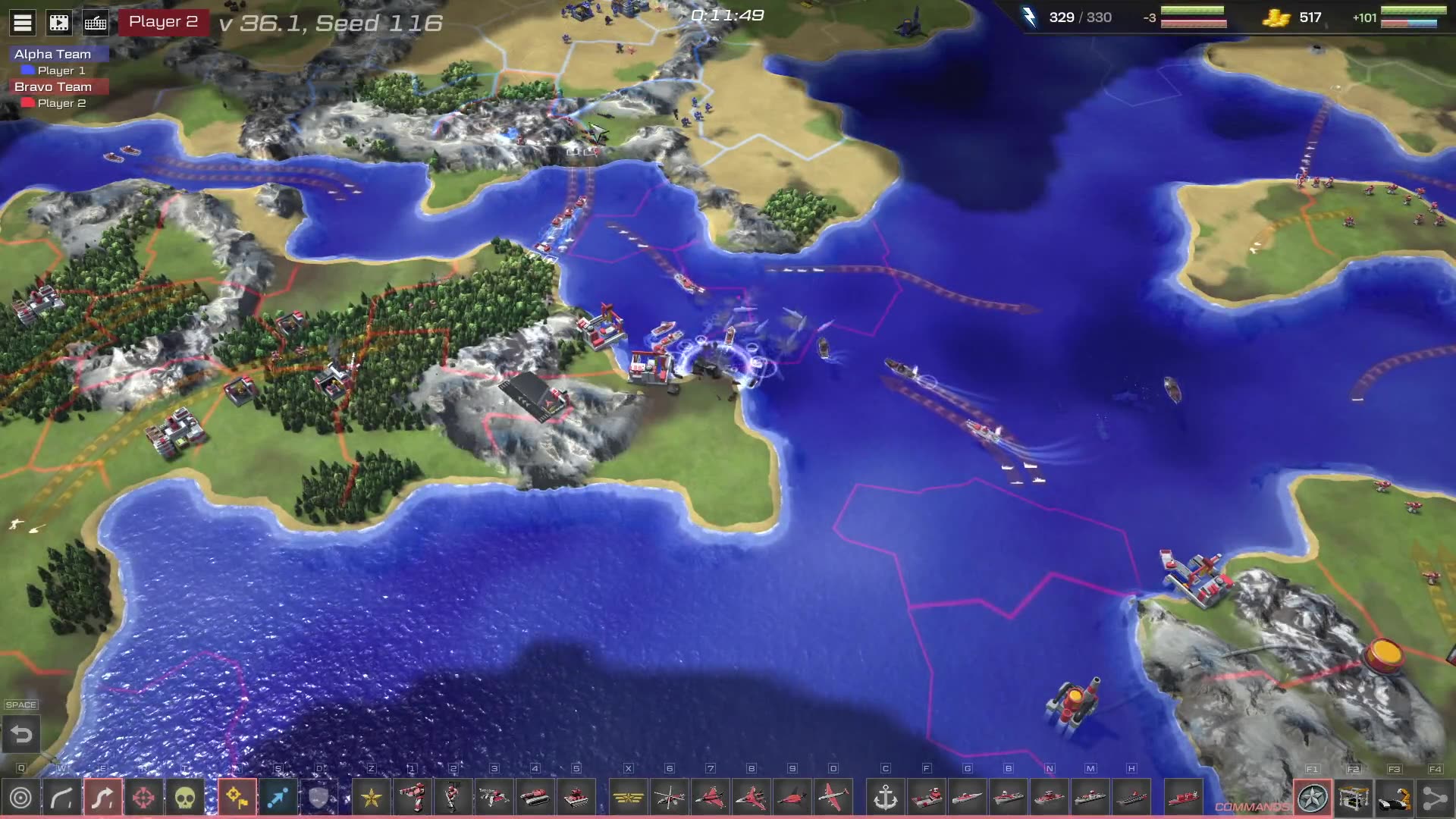Select the gold star unit category
The width and height of the screenshot is (1456, 819).
pos(372,798)
